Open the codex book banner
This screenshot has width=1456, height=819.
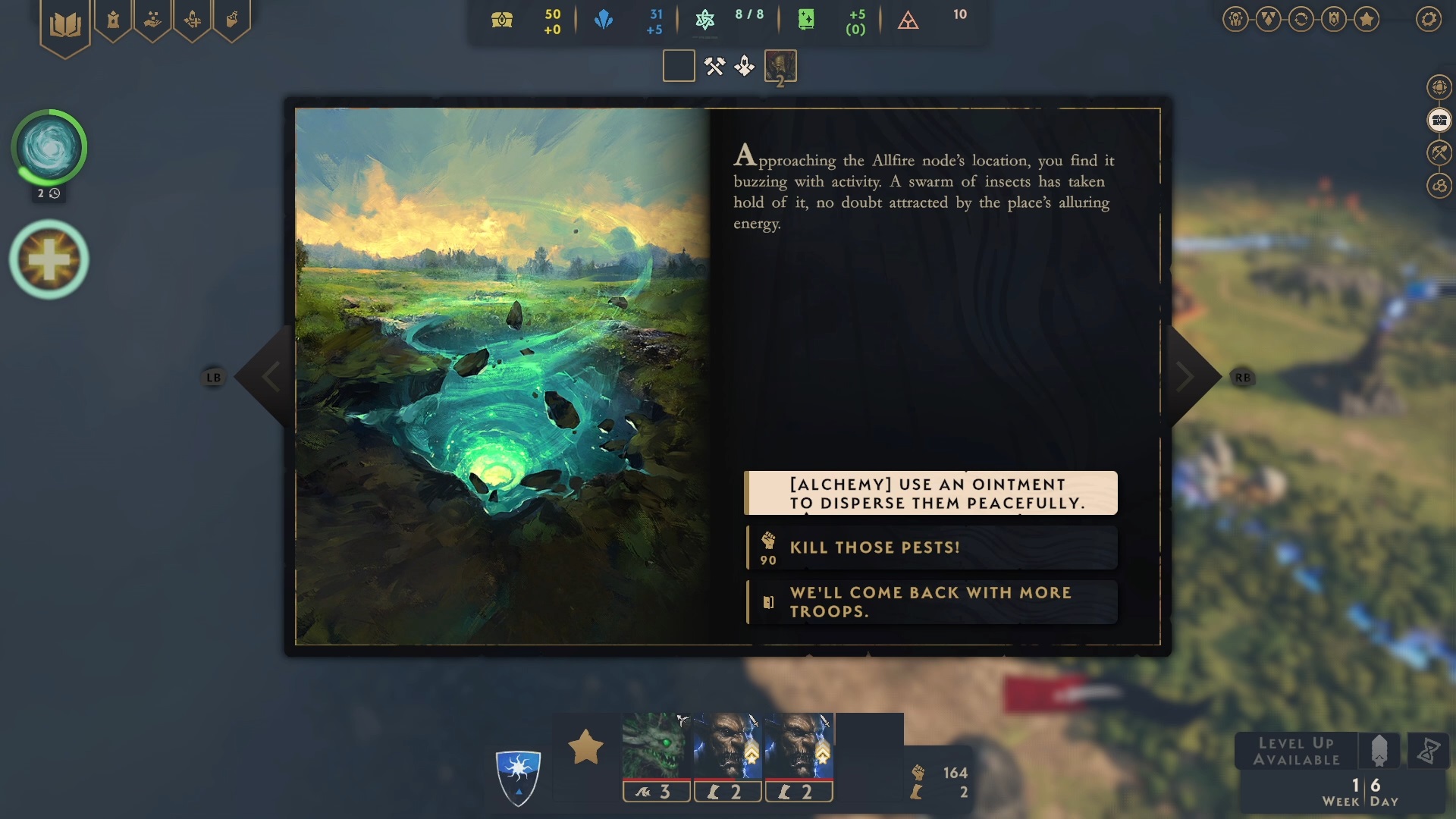(65, 26)
